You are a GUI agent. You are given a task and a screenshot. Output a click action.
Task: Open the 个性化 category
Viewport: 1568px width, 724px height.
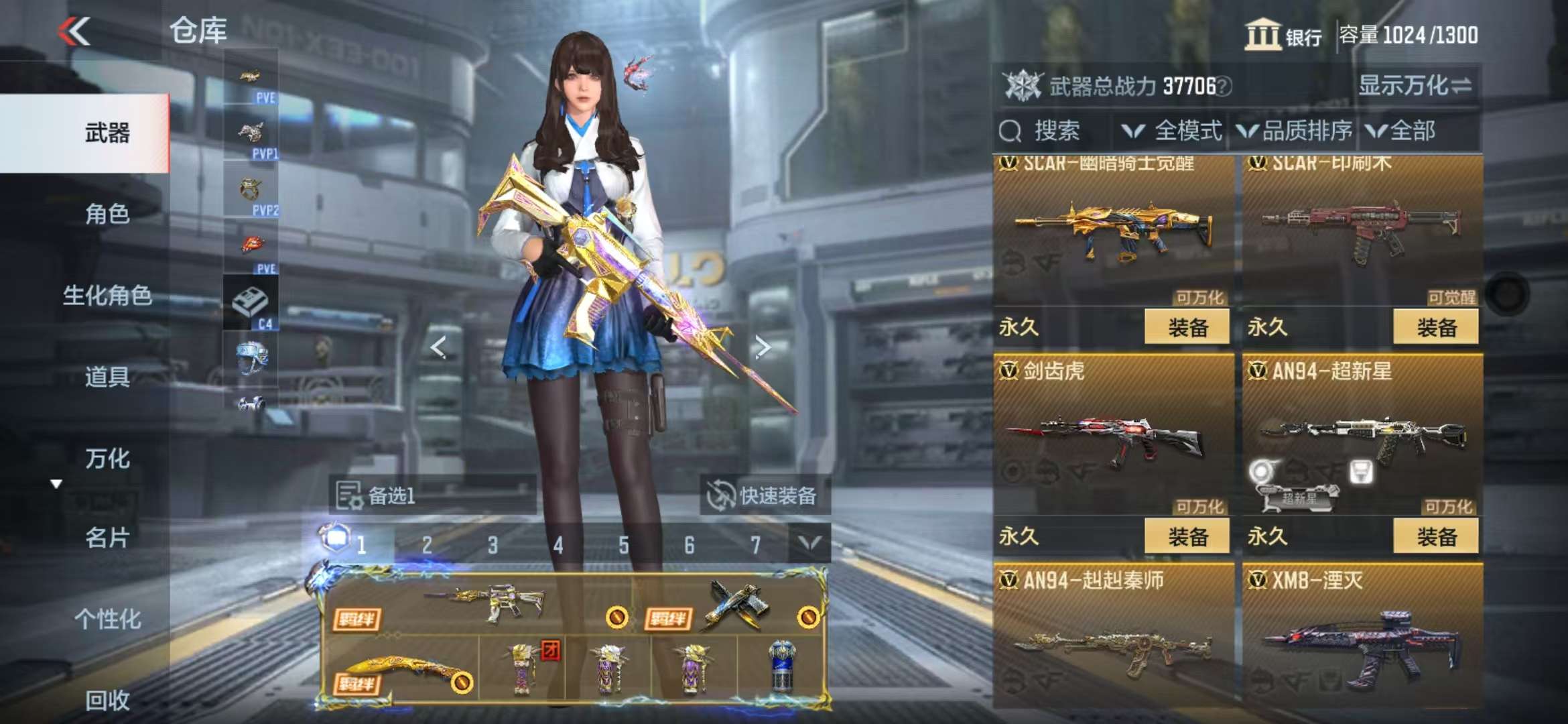point(107,619)
